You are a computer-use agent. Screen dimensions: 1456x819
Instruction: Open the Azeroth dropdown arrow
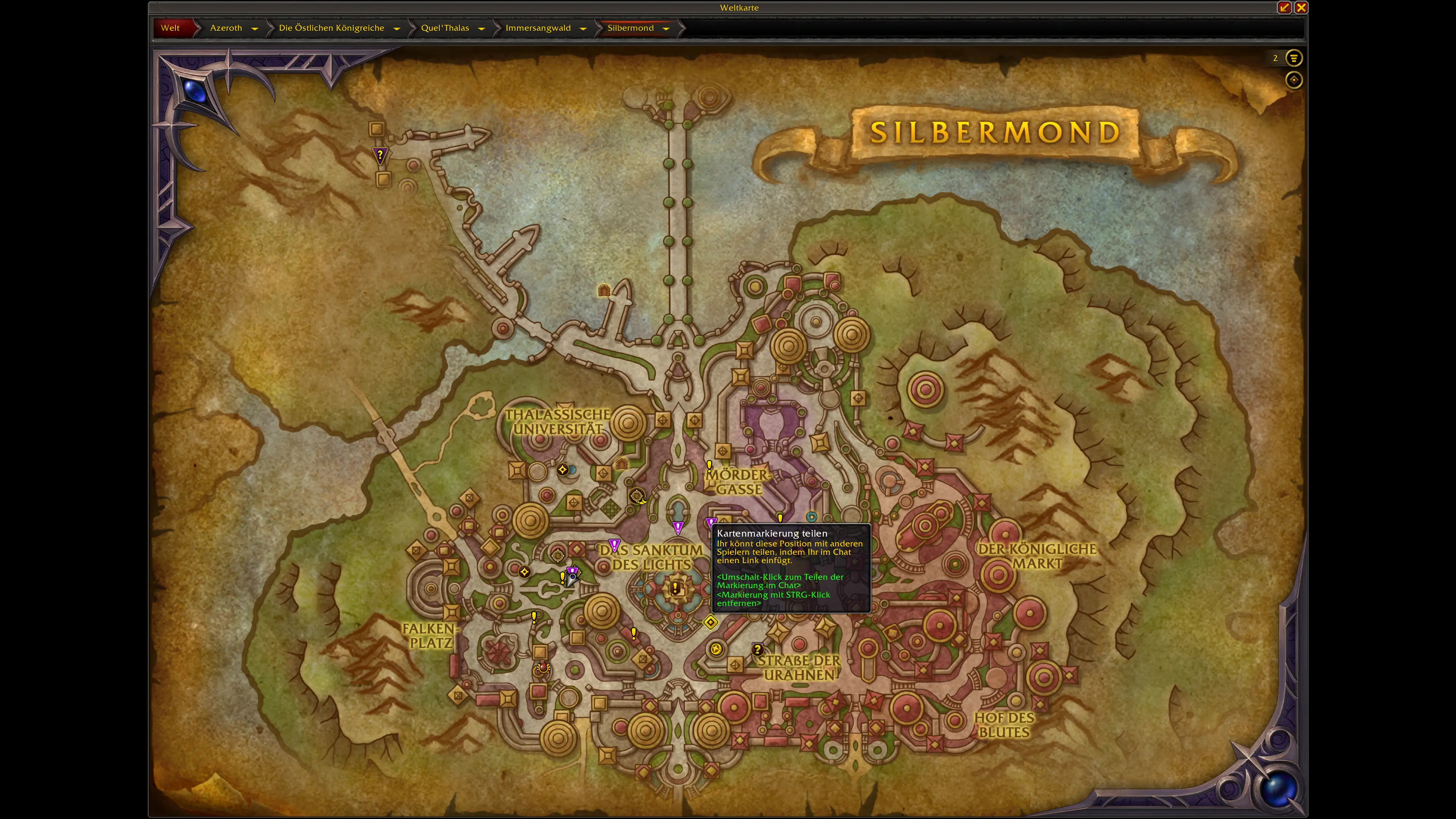click(x=255, y=28)
